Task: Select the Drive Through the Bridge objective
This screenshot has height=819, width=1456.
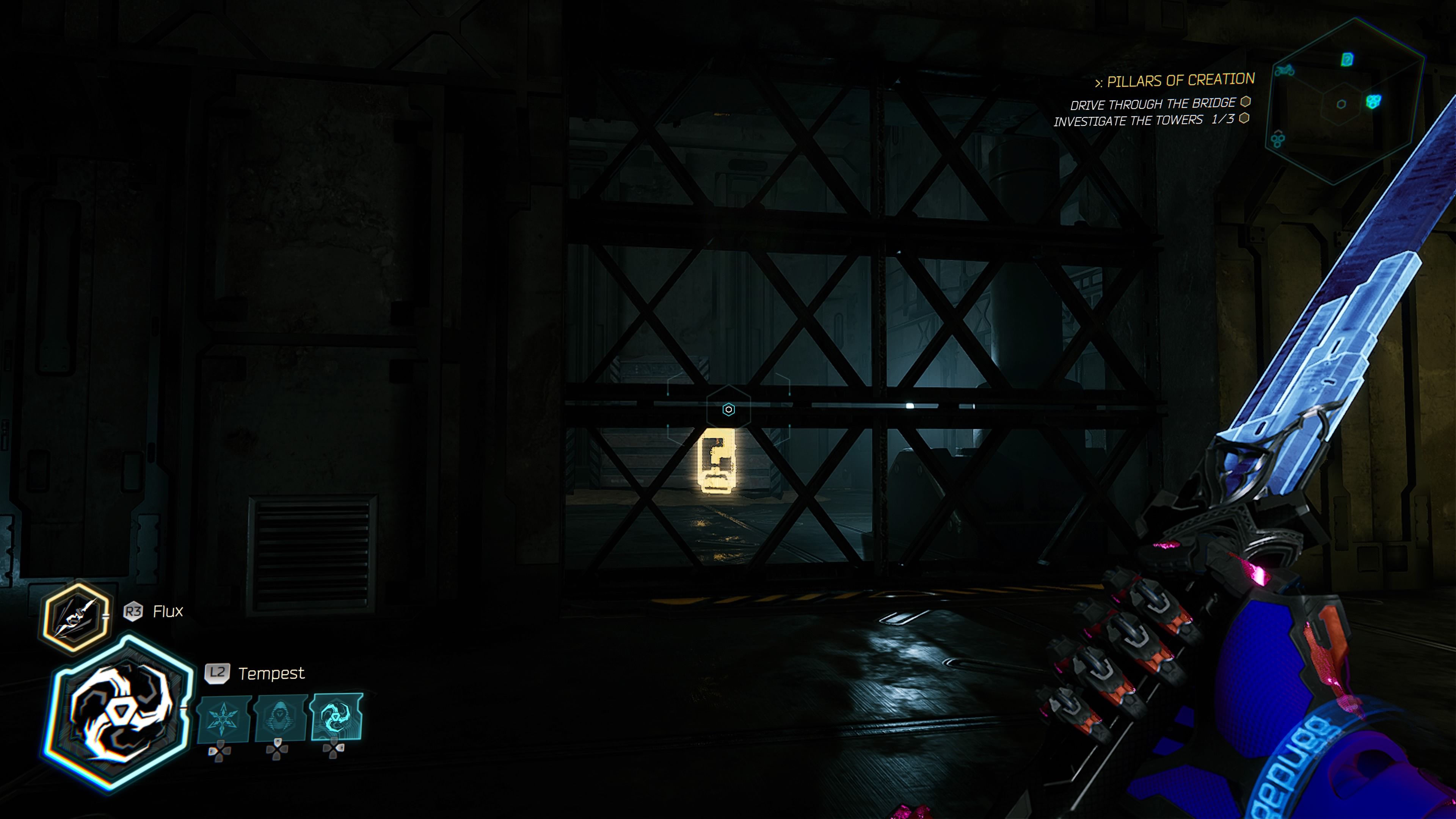Action: pos(1153,104)
